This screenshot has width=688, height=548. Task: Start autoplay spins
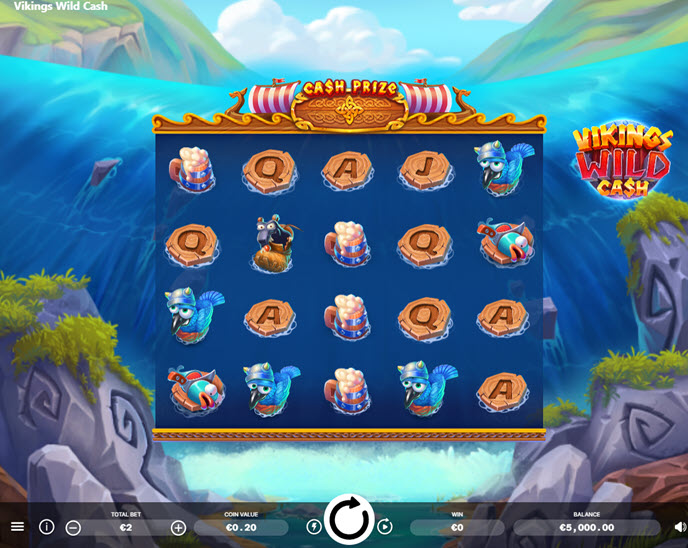(385, 527)
